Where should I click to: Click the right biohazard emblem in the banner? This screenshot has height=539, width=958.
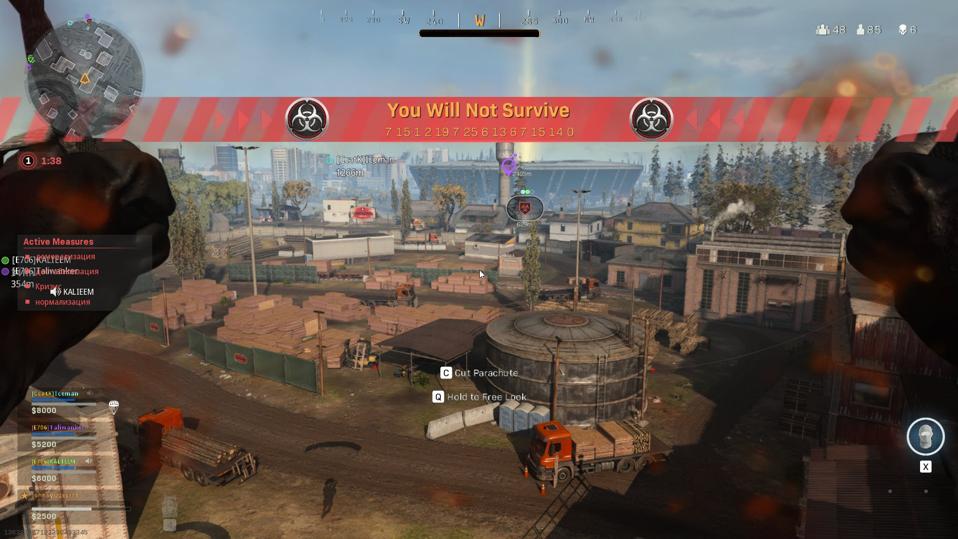[651, 119]
